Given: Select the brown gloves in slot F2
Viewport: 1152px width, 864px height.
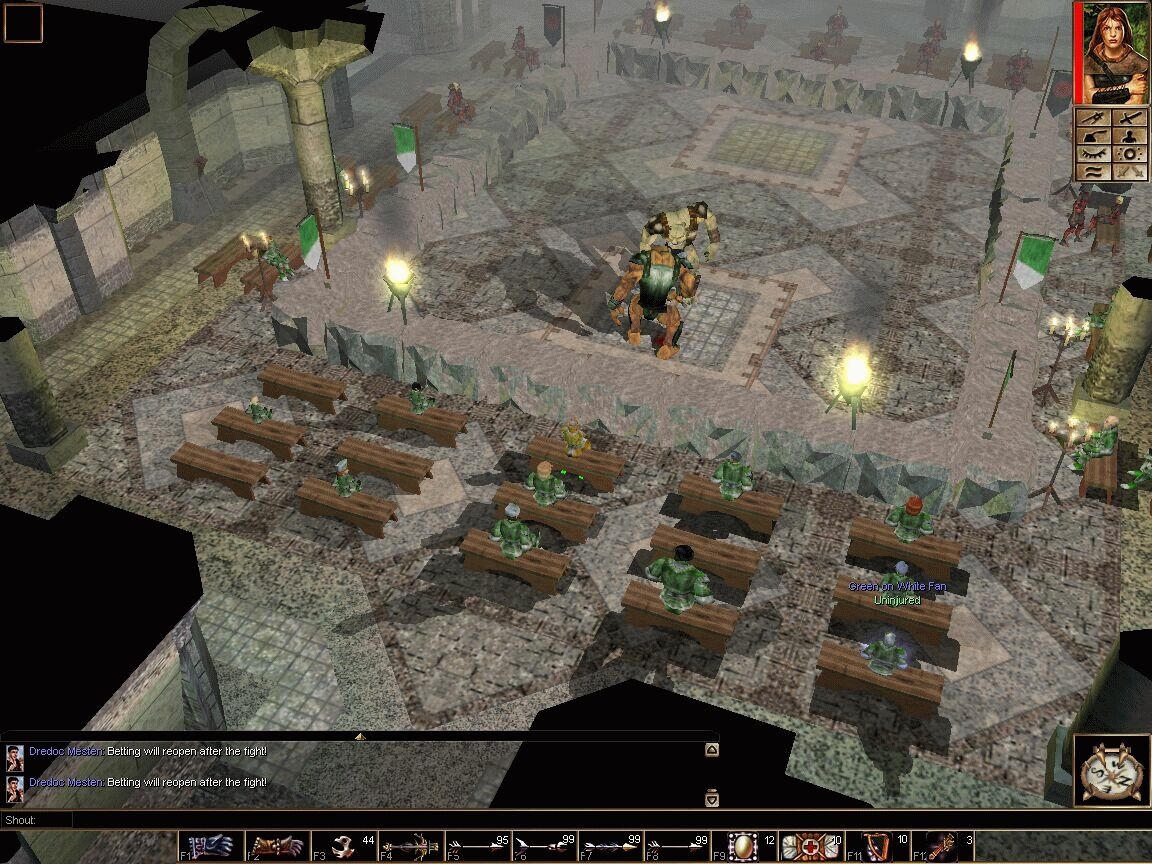Looking at the screenshot, I should (x=277, y=847).
